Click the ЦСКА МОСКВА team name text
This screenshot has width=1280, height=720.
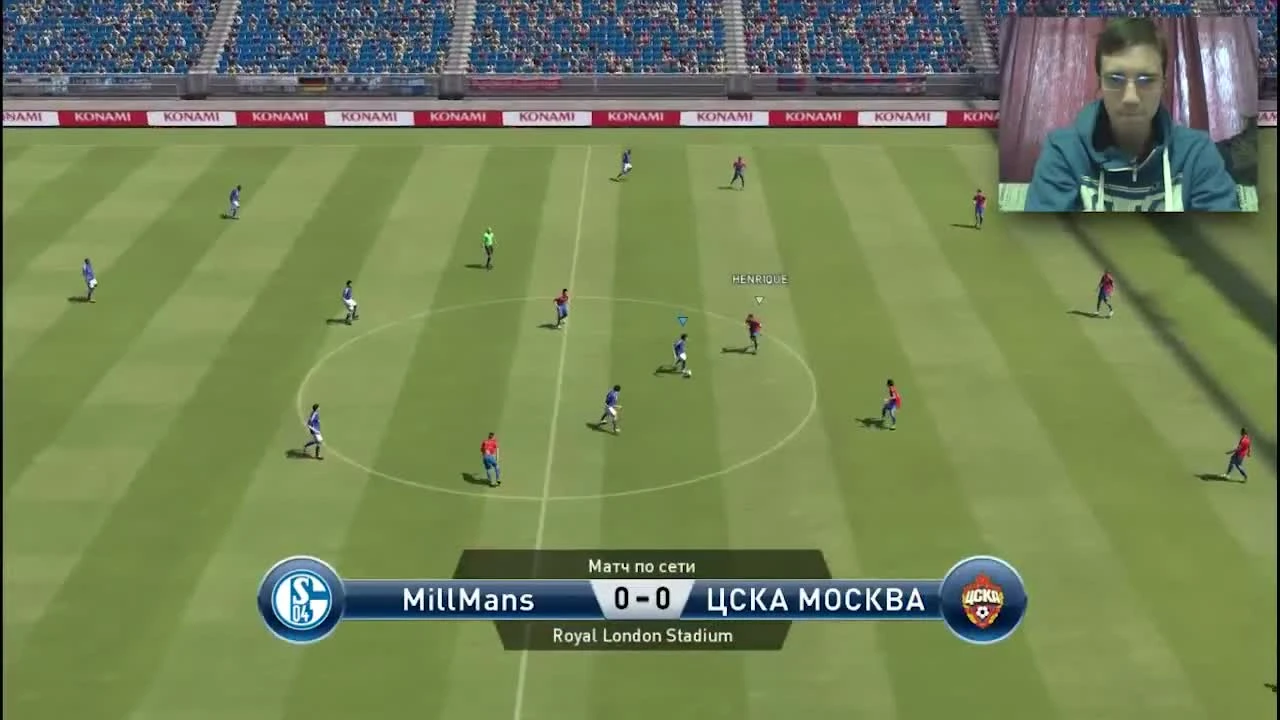coord(817,600)
